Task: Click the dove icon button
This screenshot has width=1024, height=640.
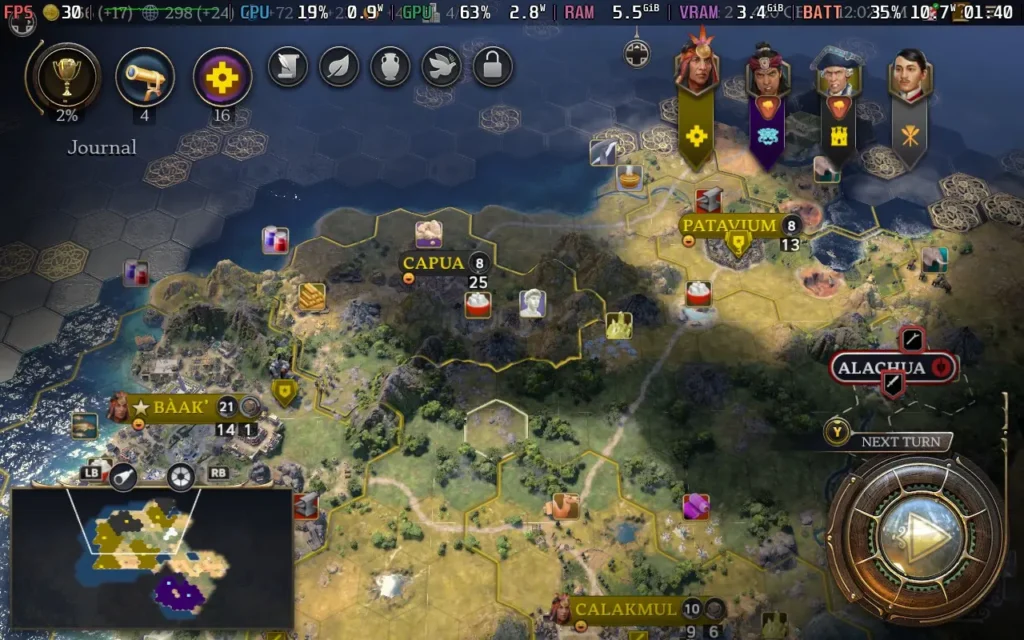Action: [x=441, y=67]
